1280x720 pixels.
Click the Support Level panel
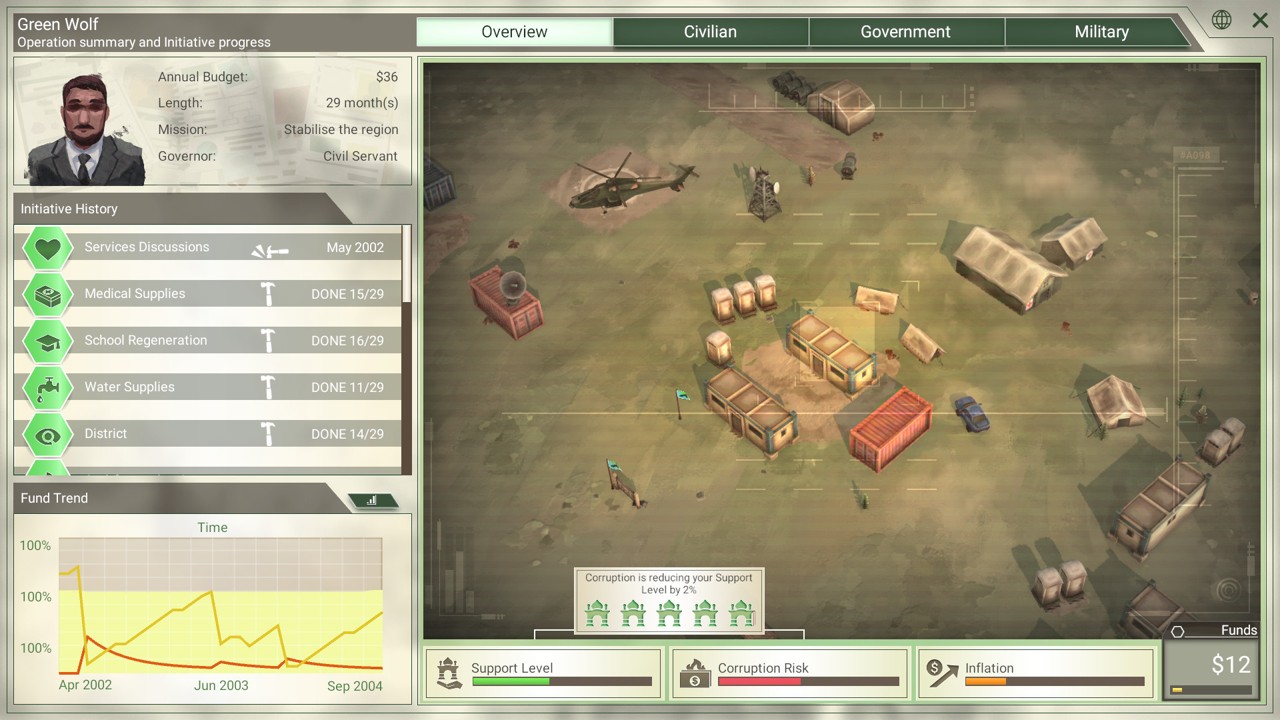543,673
